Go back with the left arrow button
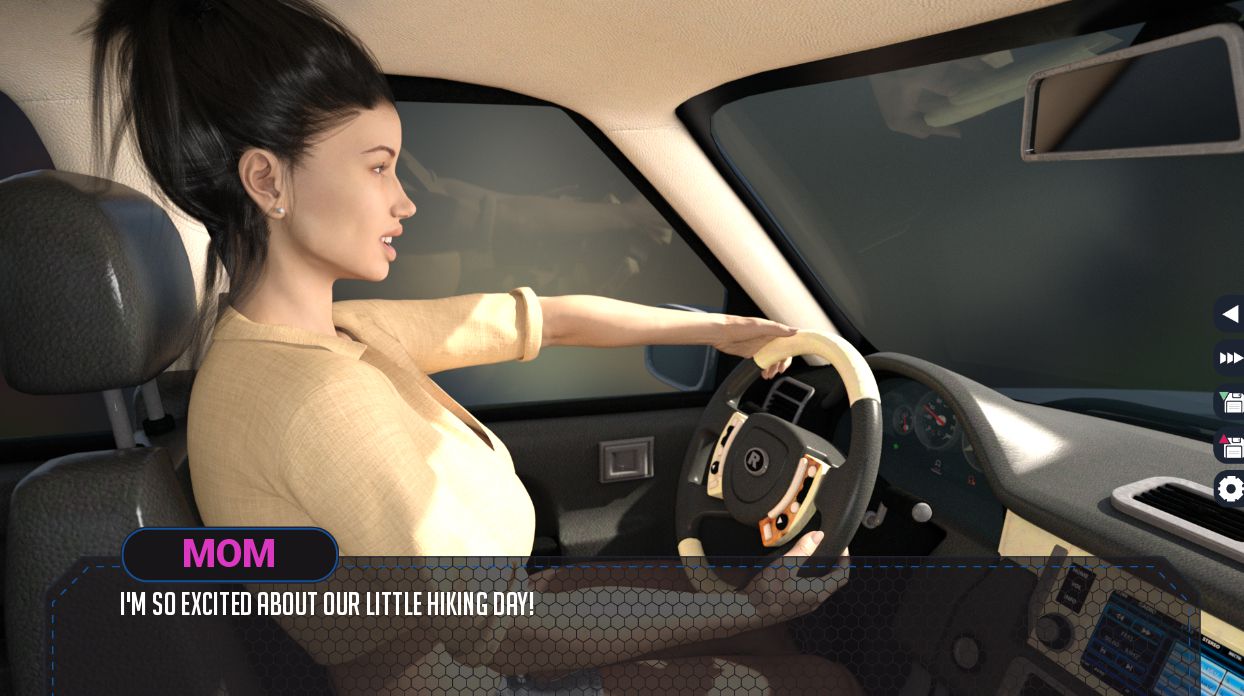Image resolution: width=1244 pixels, height=696 pixels. (1230, 314)
